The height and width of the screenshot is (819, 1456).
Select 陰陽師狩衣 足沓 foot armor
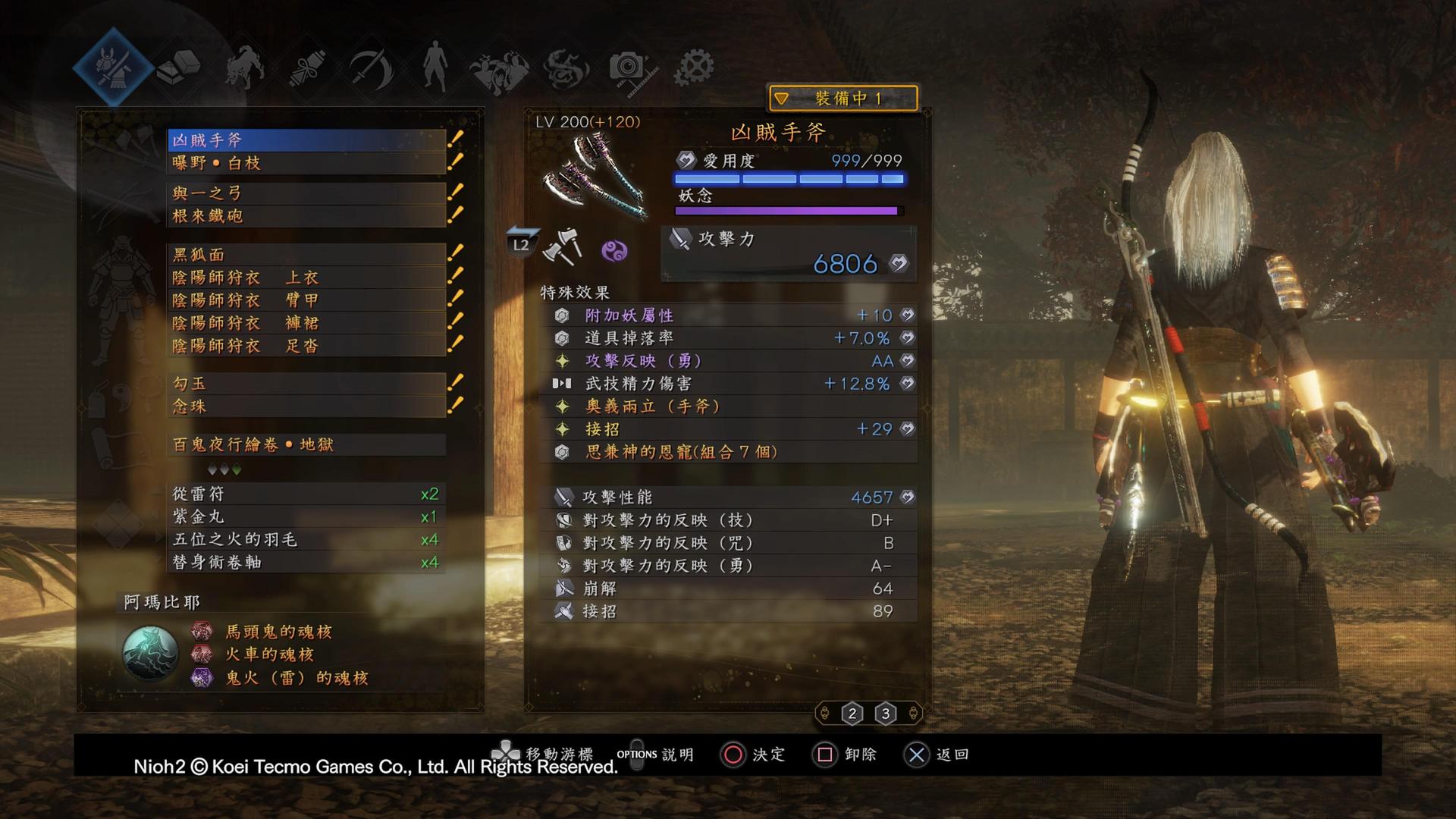coord(306,346)
